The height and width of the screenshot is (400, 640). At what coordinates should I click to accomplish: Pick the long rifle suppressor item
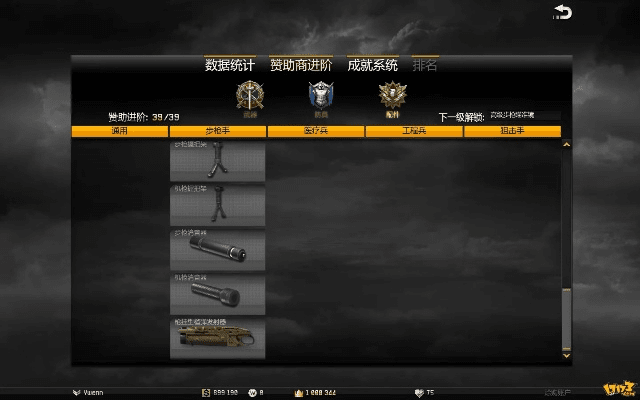217,250
